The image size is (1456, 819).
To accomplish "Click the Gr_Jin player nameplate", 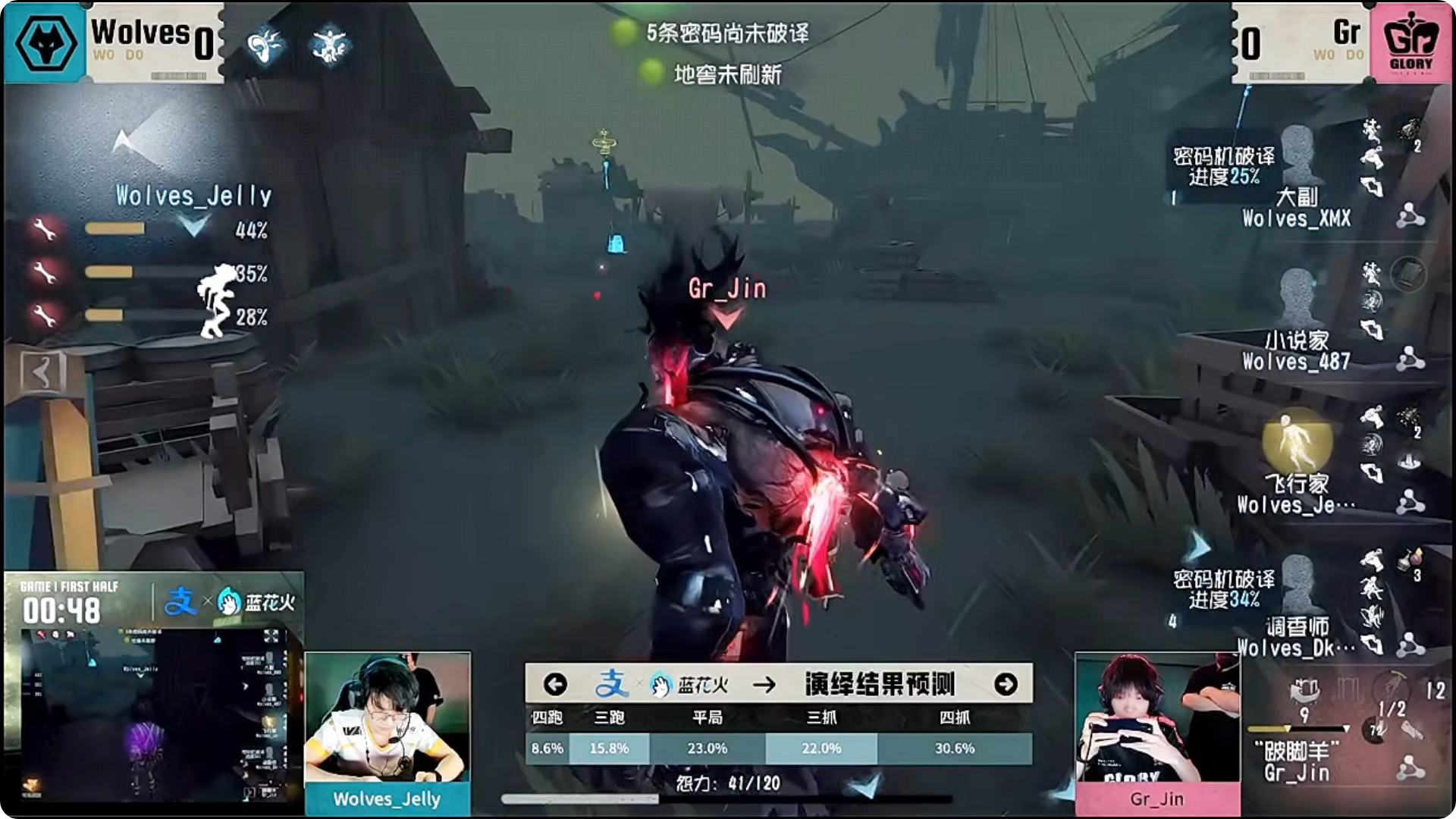I will 1158,799.
